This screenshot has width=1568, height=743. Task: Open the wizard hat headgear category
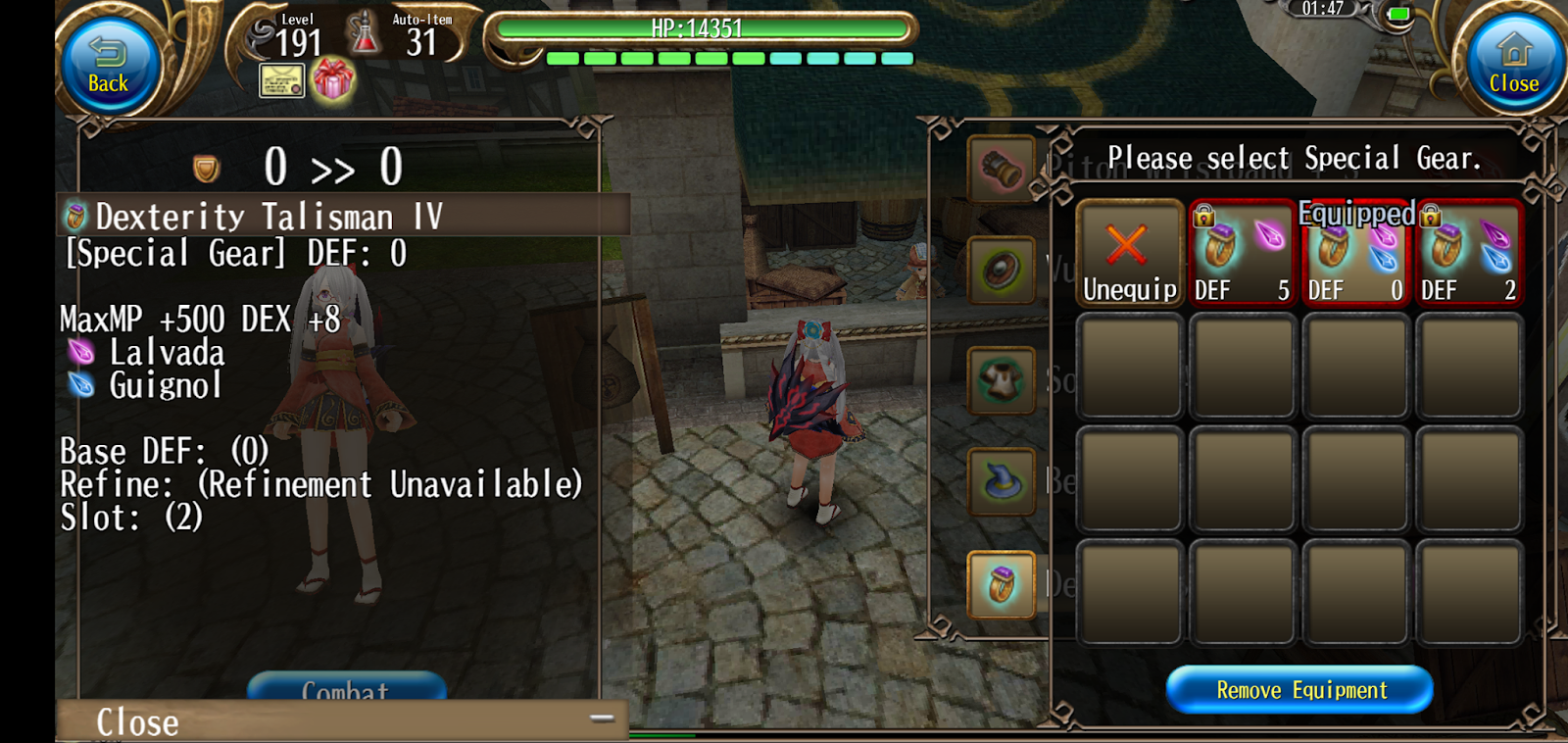[x=1001, y=483]
